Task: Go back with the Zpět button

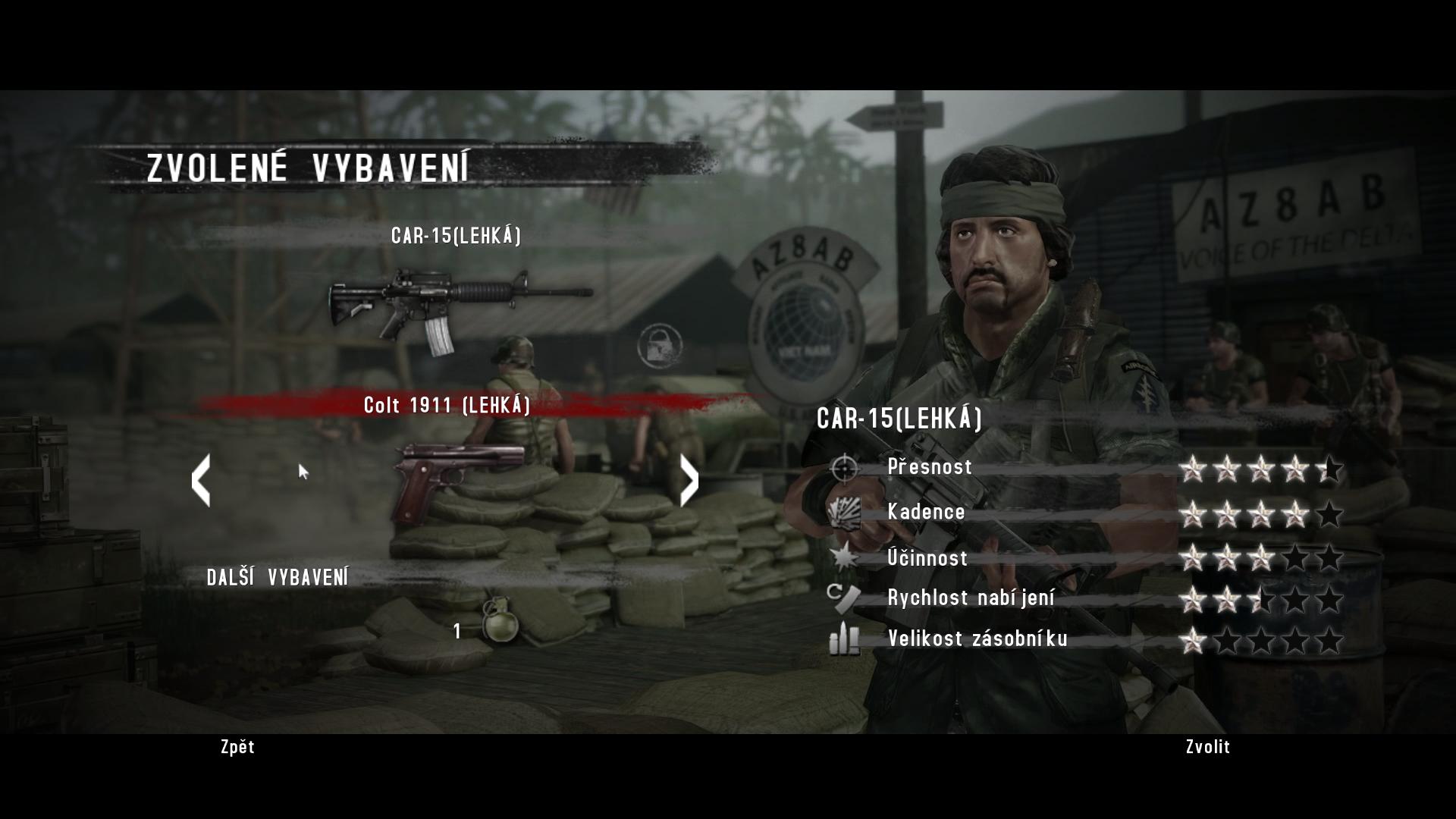Action: [x=237, y=747]
